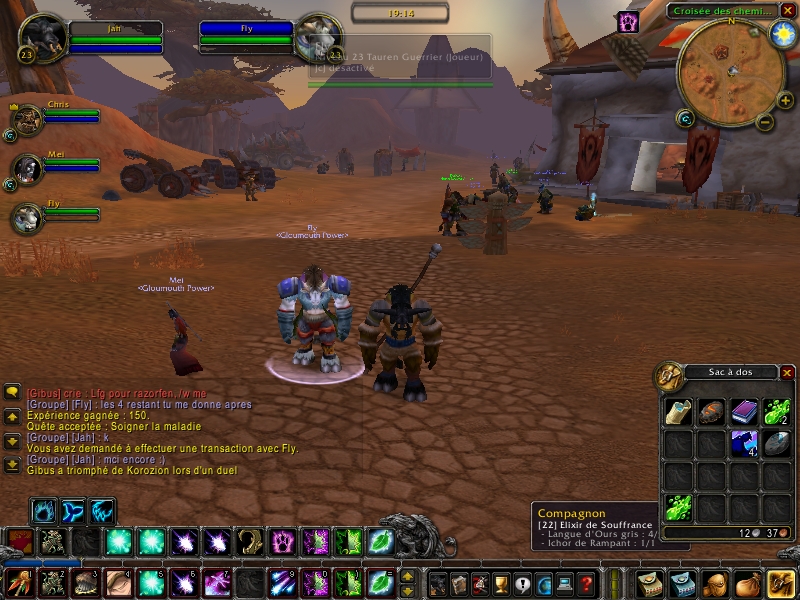
Task: Select party member Mei's portrait
Action: pyautogui.click(x=27, y=169)
